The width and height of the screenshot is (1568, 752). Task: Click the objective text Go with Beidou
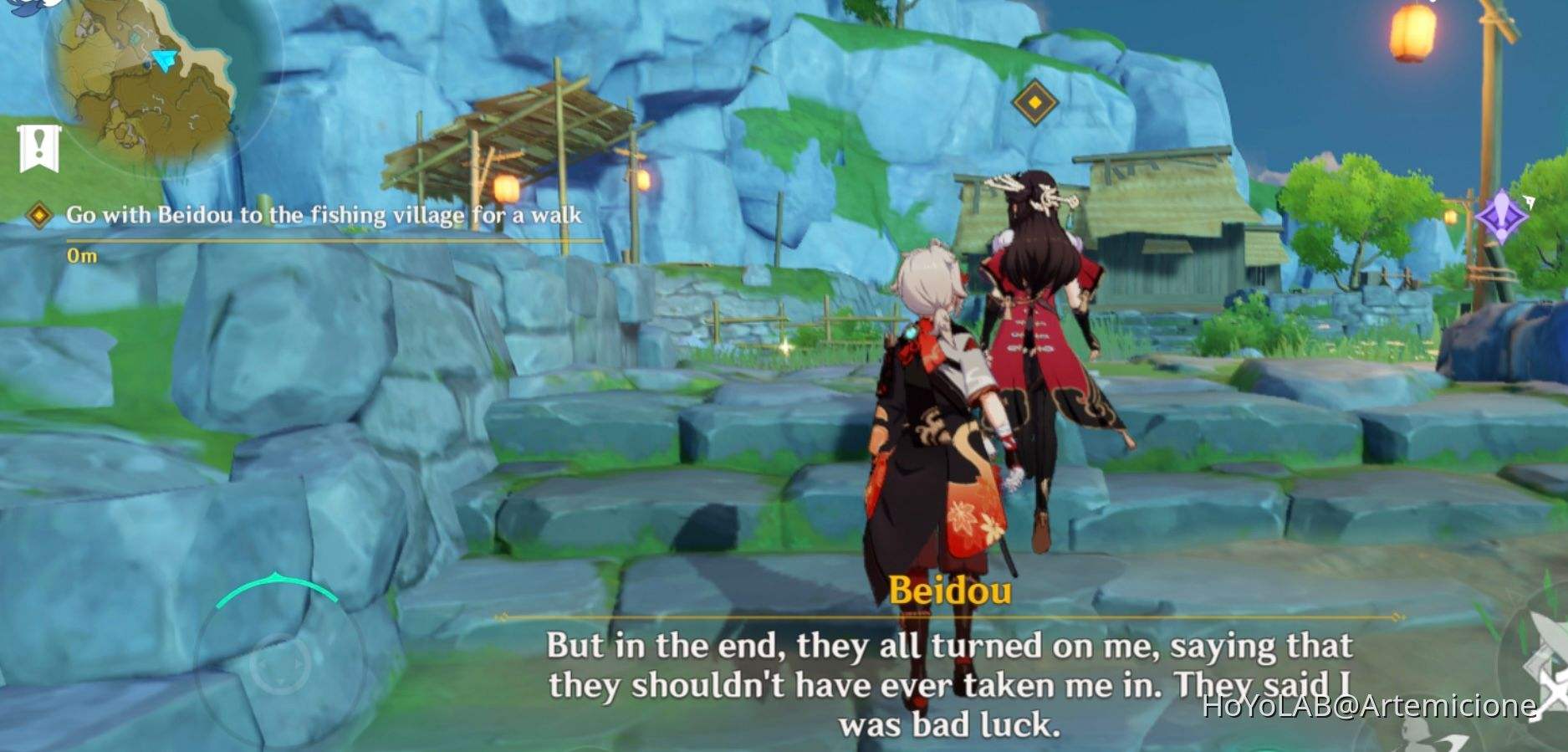pos(326,214)
